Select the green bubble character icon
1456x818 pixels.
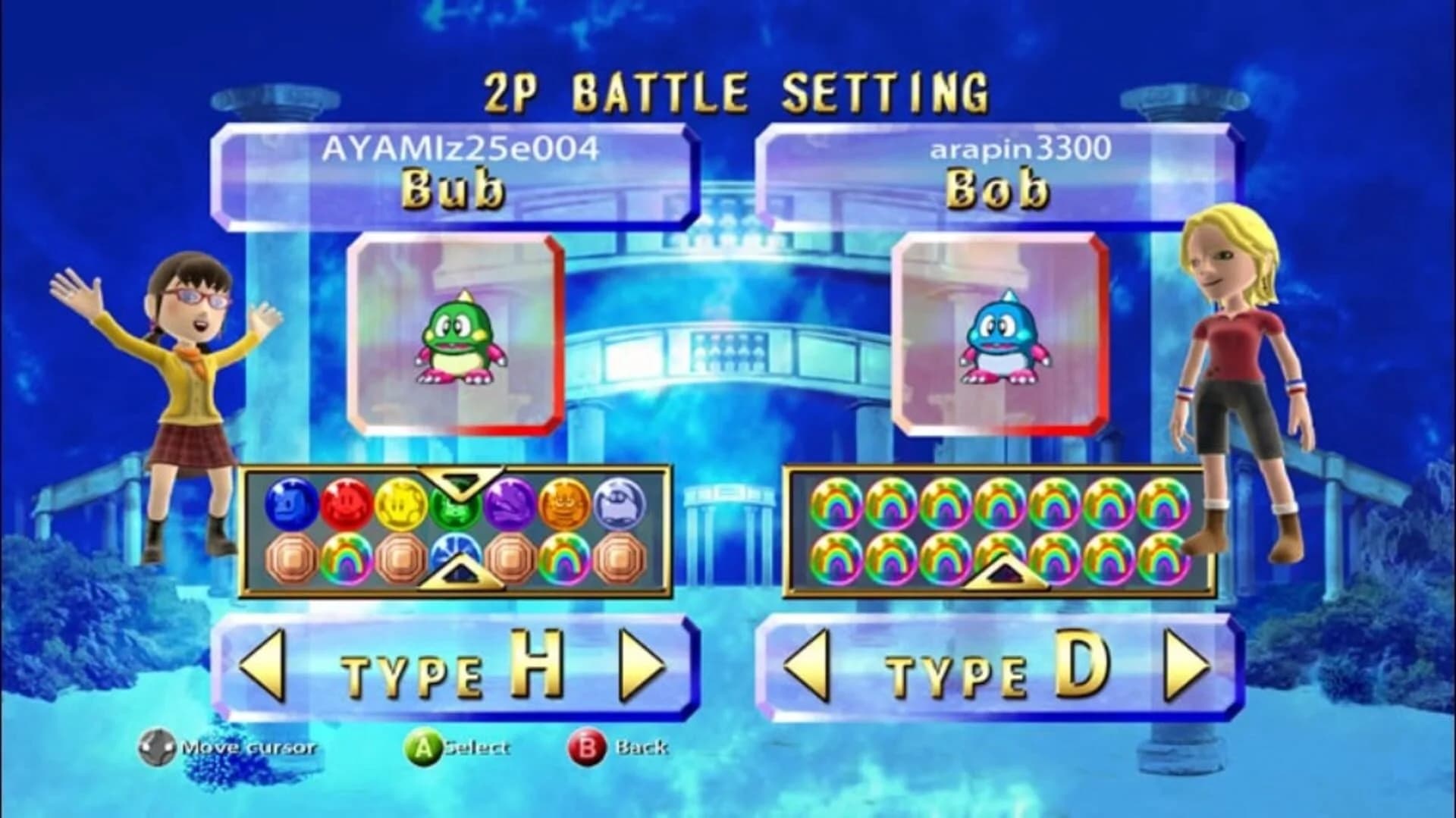point(458,504)
